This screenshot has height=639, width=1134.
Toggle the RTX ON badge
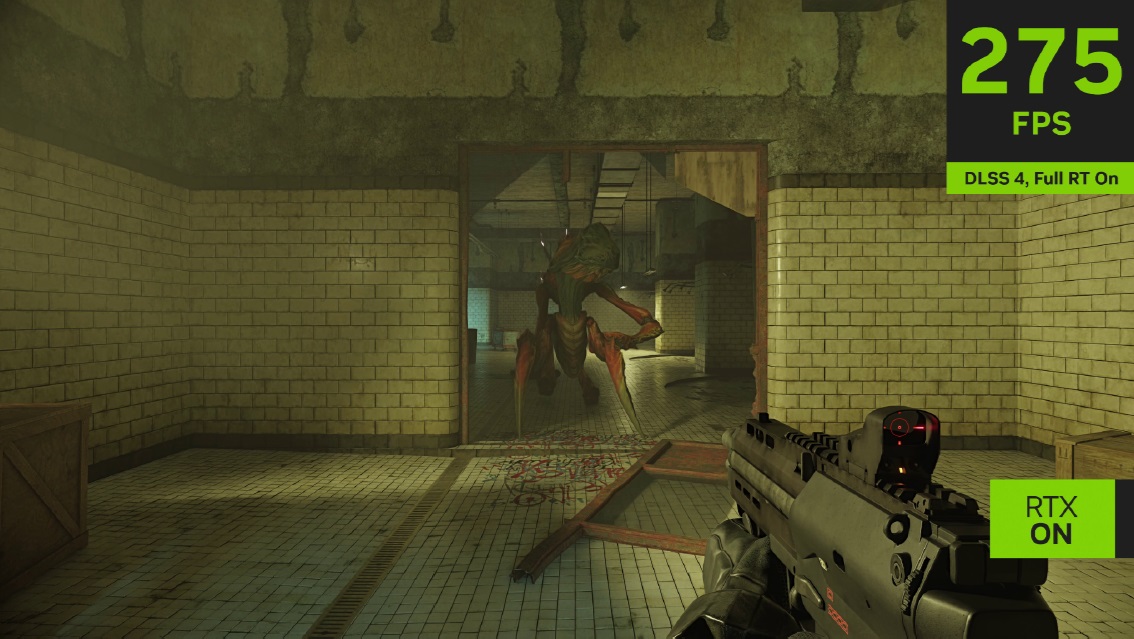point(1051,519)
